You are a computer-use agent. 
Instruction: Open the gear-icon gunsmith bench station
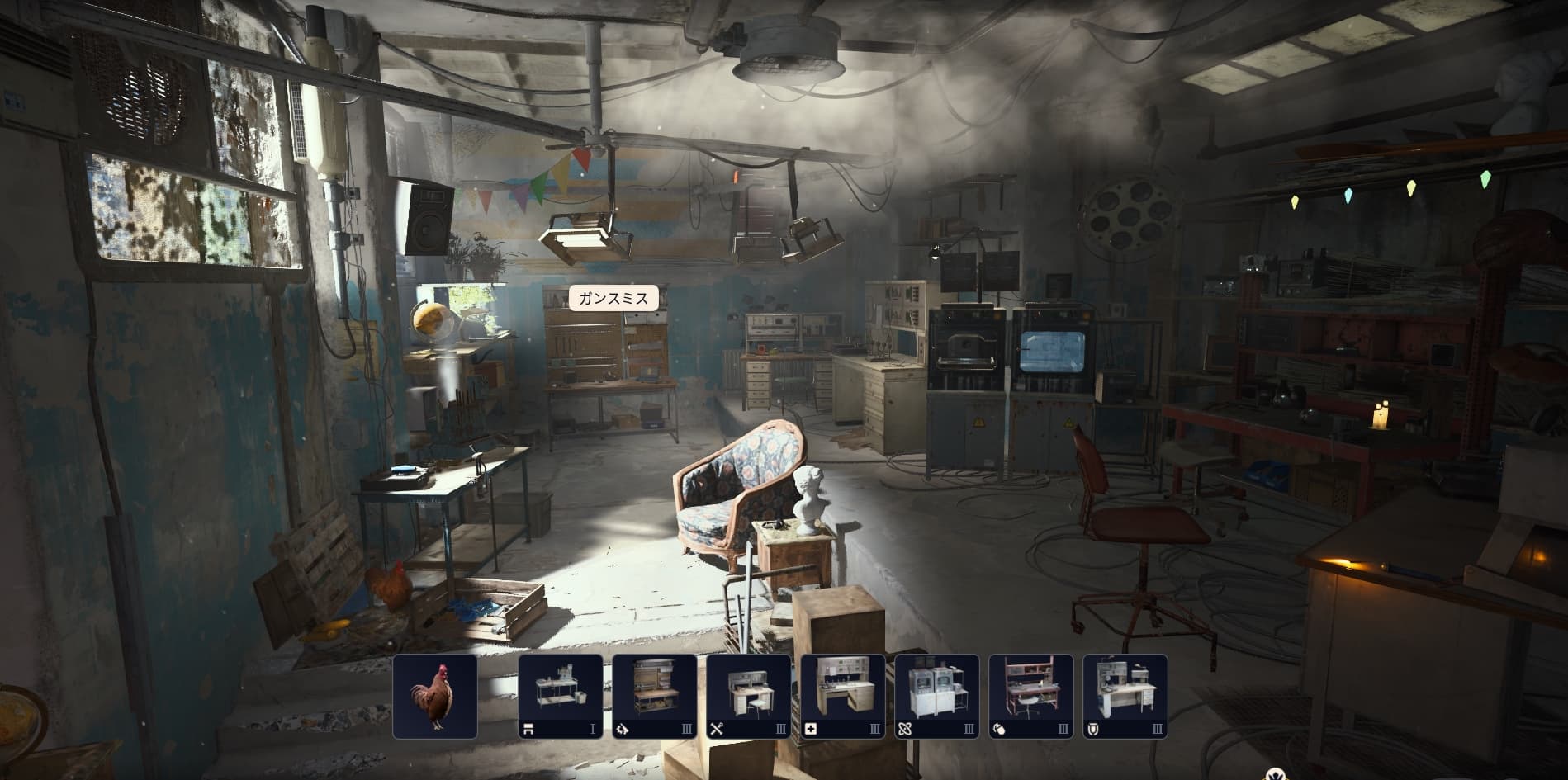point(654,696)
